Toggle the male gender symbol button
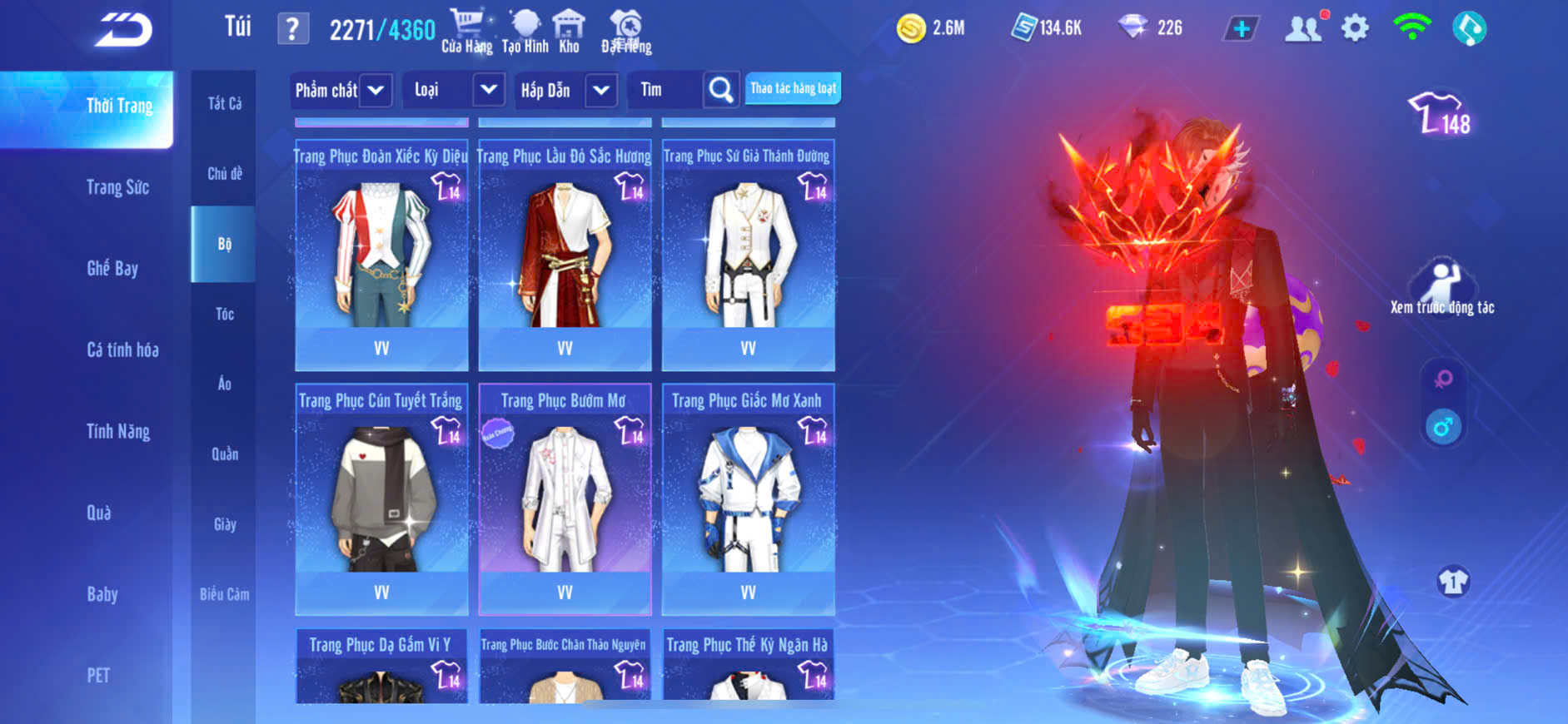Screen dimensions: 1568x724 pyautogui.click(x=1443, y=427)
